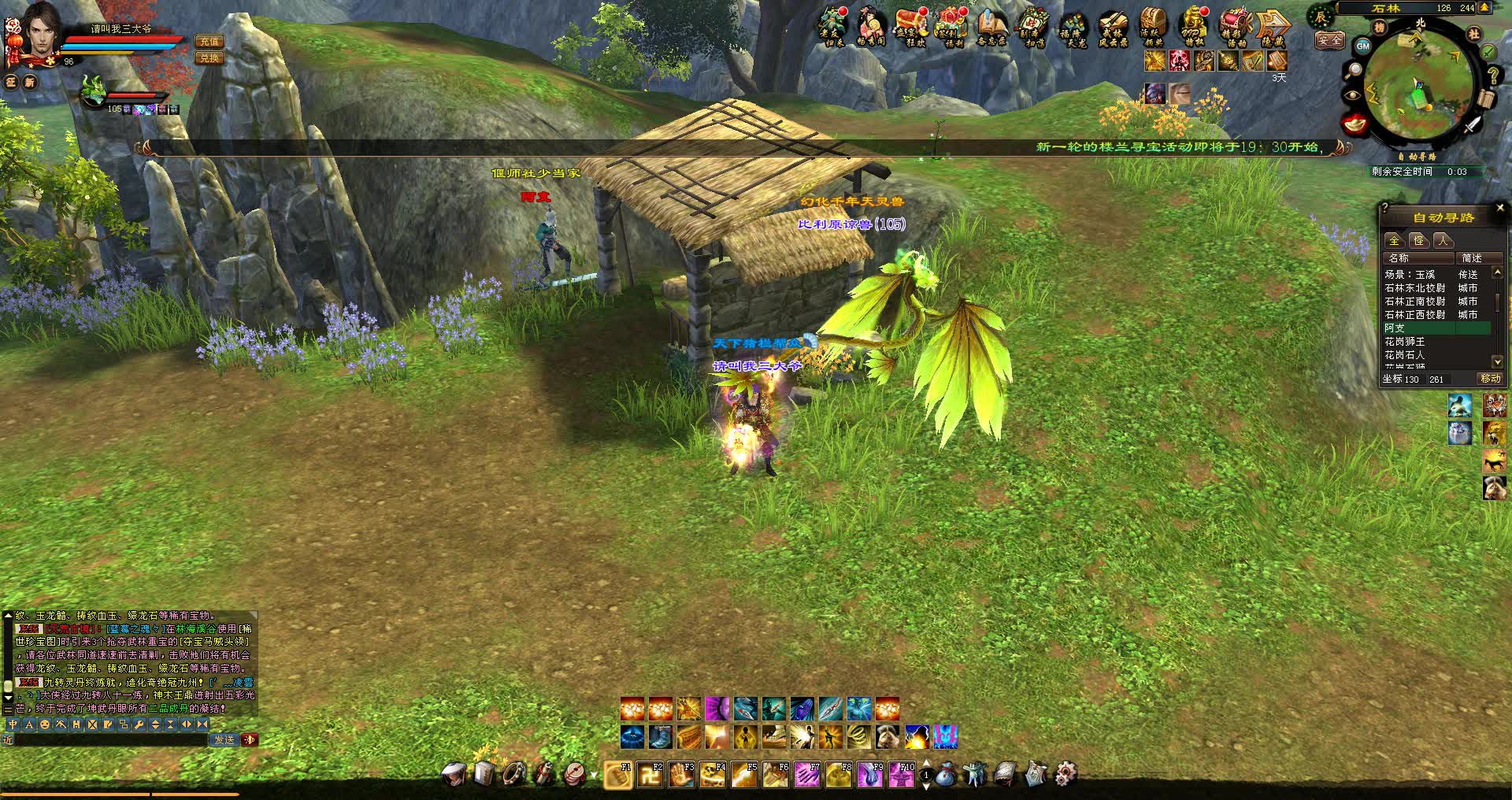Choose 石林东北校尉 from the destination list

(1415, 288)
